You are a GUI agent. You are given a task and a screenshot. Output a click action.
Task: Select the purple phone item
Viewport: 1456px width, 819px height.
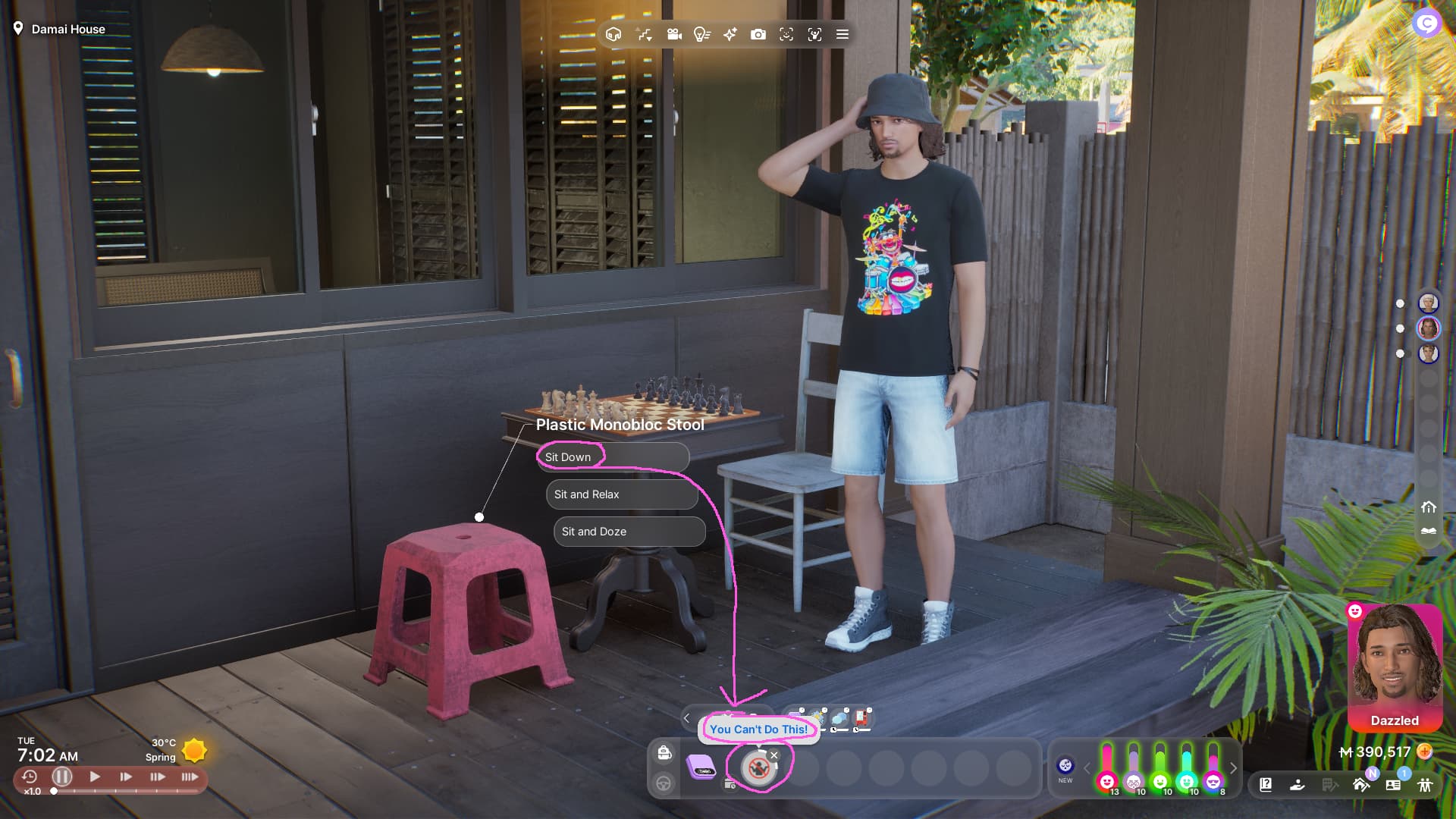701,767
